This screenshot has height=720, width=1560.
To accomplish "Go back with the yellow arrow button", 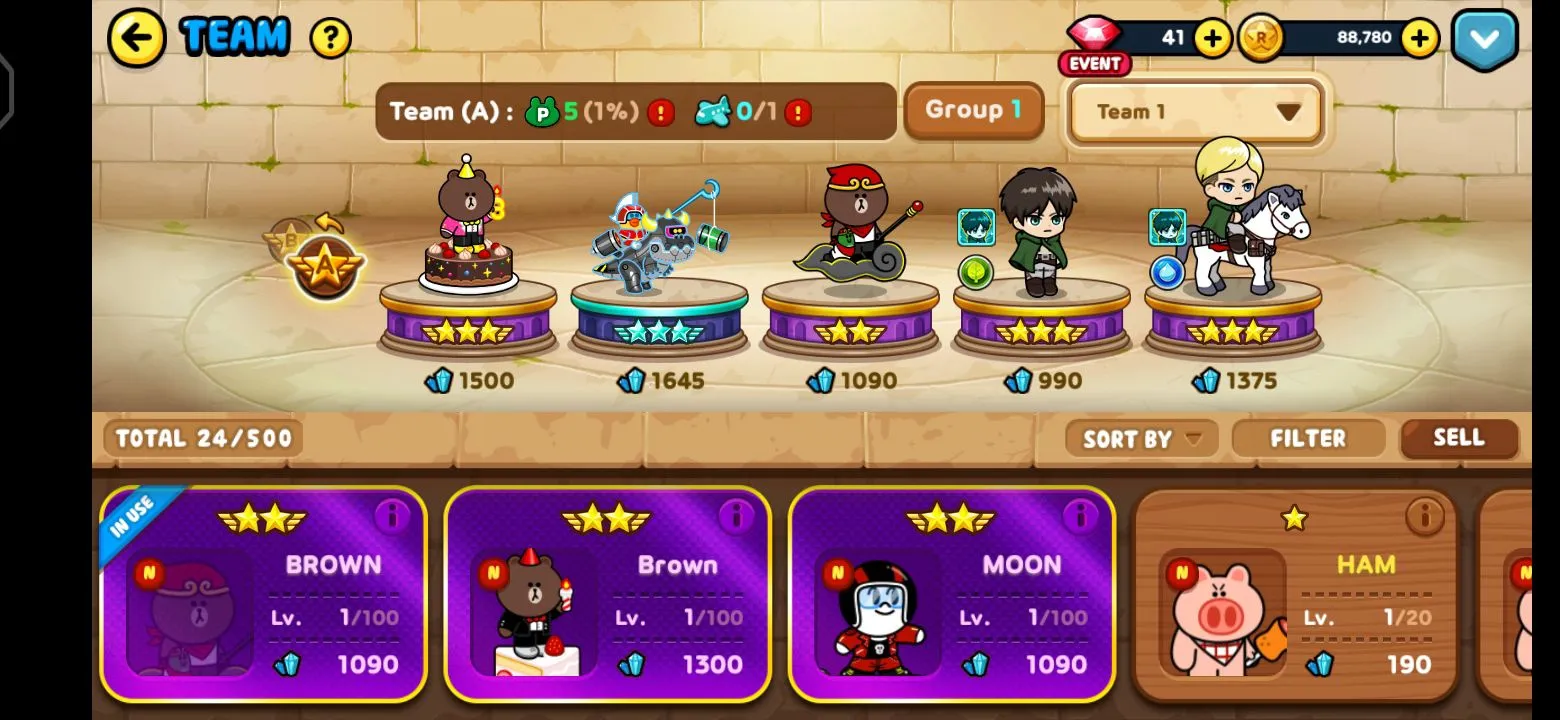I will (136, 38).
